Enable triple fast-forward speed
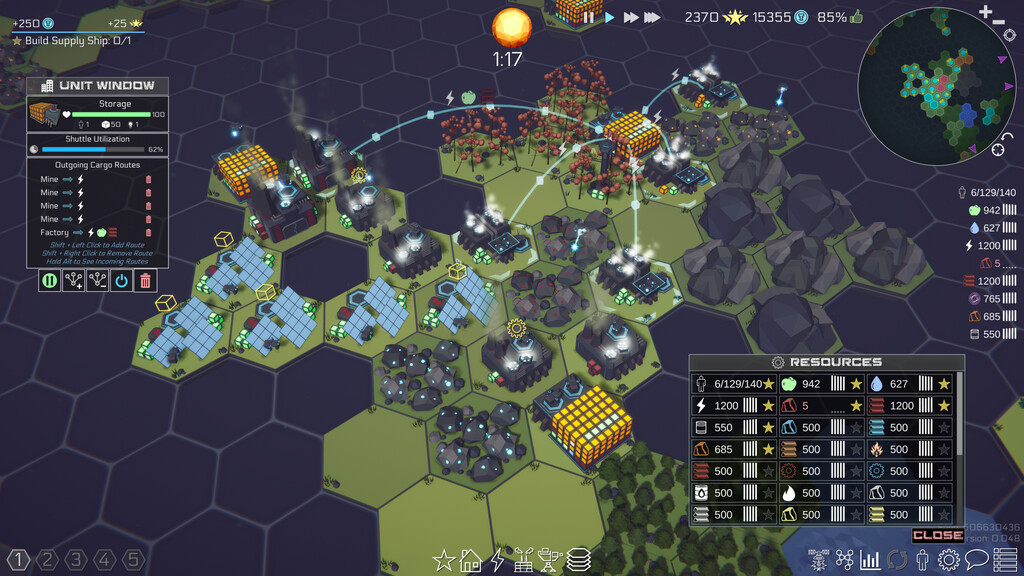Viewport: 1024px width, 576px height. (x=652, y=17)
